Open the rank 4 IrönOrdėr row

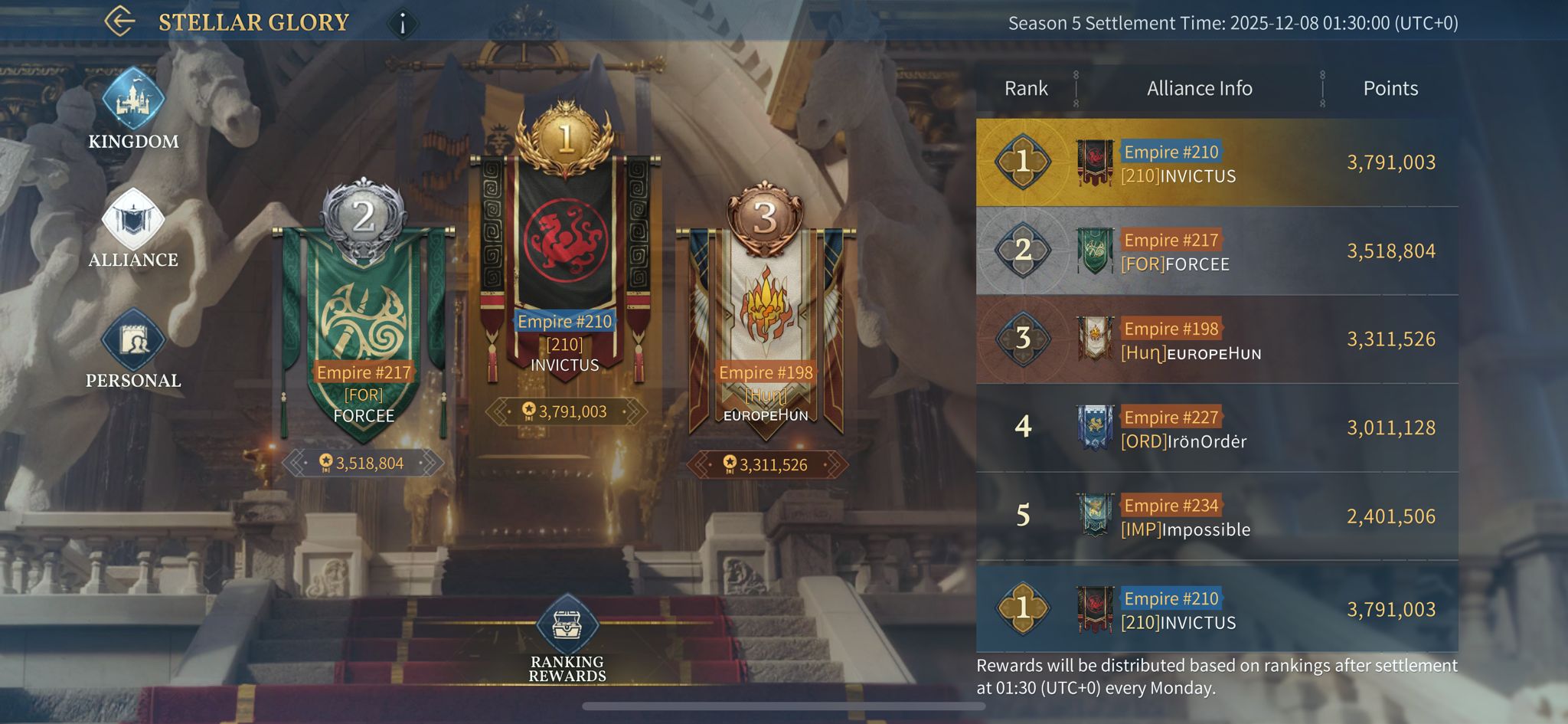pyautogui.click(x=1217, y=428)
